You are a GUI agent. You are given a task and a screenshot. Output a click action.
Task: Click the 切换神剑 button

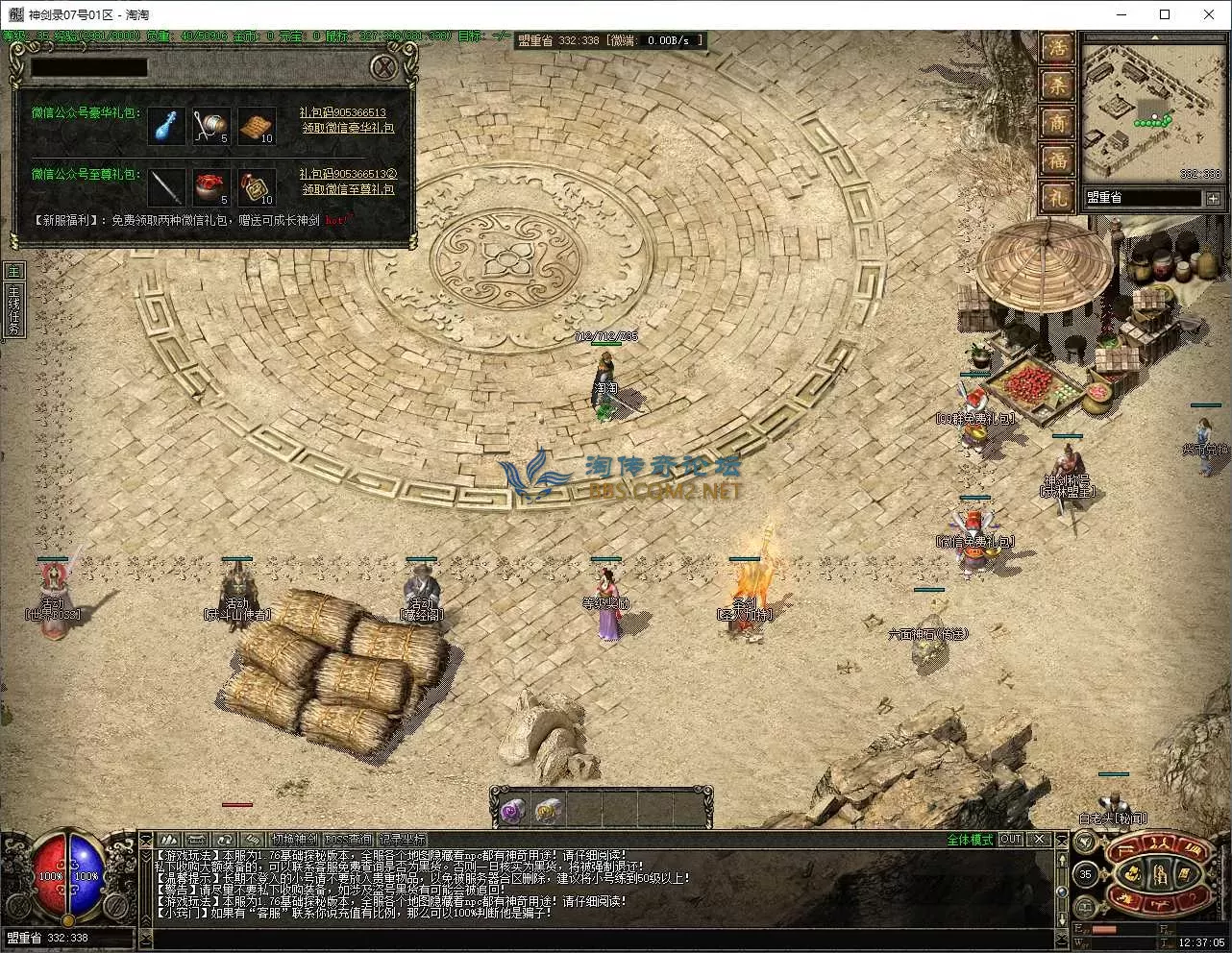point(294,840)
